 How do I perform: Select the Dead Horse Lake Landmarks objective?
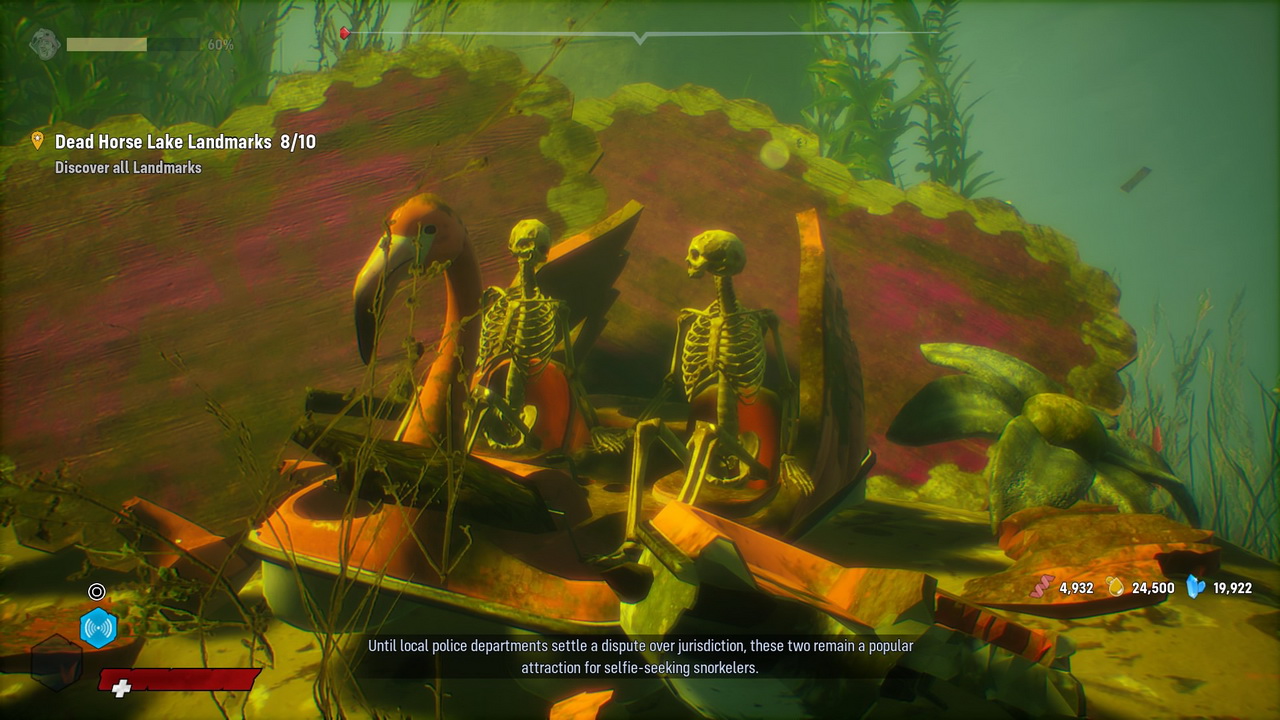click(x=185, y=142)
